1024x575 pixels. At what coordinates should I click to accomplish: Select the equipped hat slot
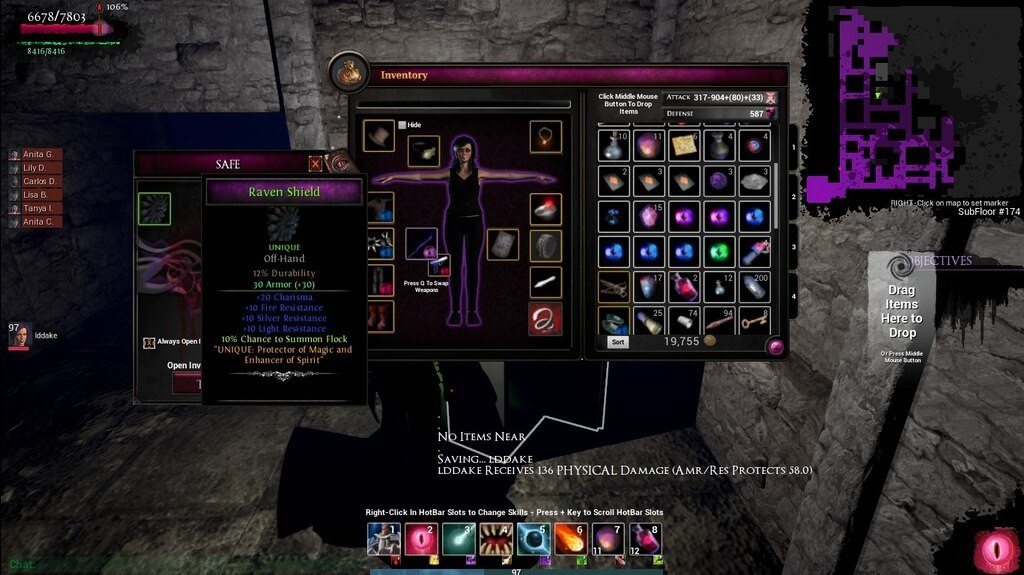[x=379, y=136]
